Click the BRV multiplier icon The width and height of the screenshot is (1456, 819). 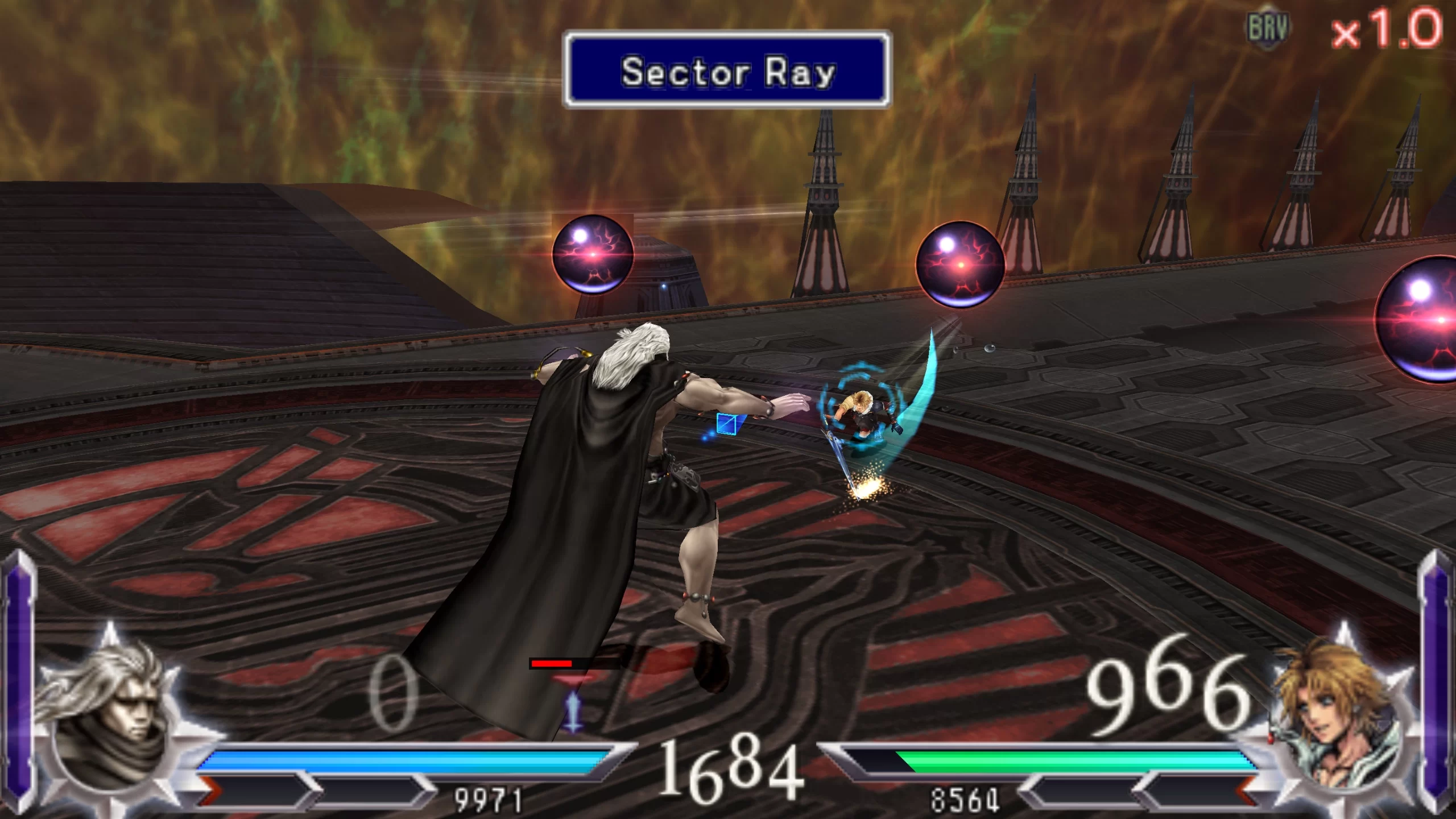pos(1268,28)
